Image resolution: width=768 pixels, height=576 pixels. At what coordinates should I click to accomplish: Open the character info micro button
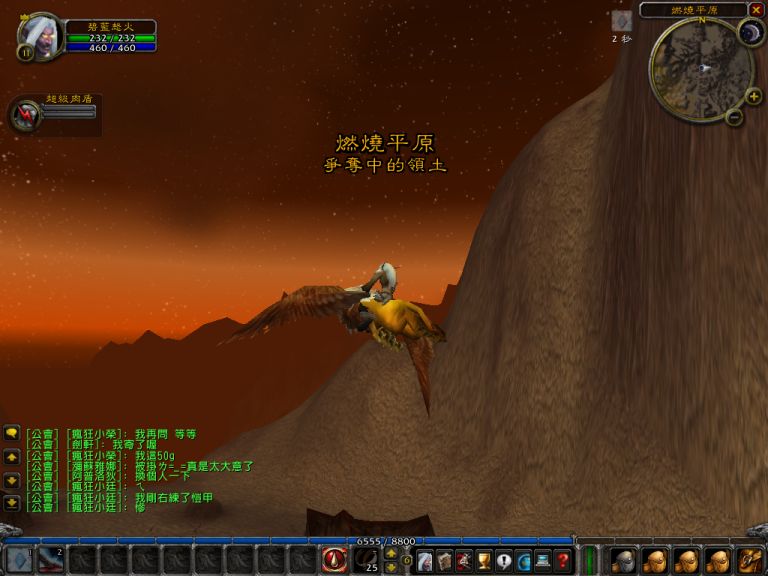tap(425, 560)
